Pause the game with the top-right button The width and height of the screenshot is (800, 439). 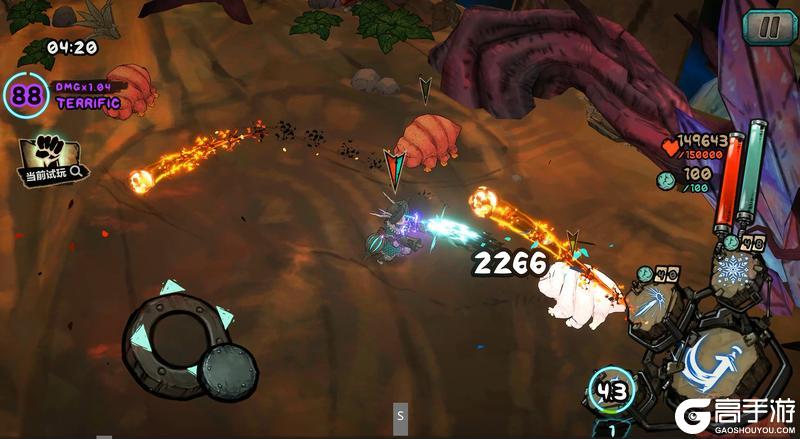(x=768, y=27)
